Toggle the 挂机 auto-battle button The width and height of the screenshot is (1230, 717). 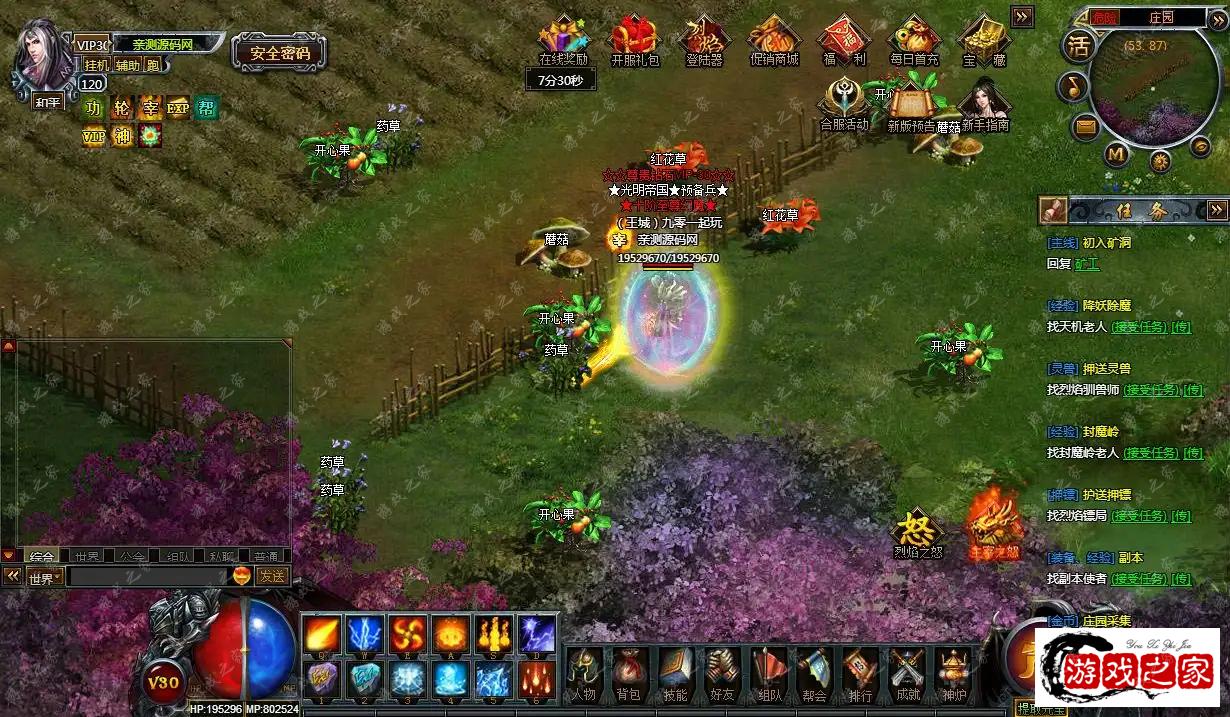tap(97, 65)
